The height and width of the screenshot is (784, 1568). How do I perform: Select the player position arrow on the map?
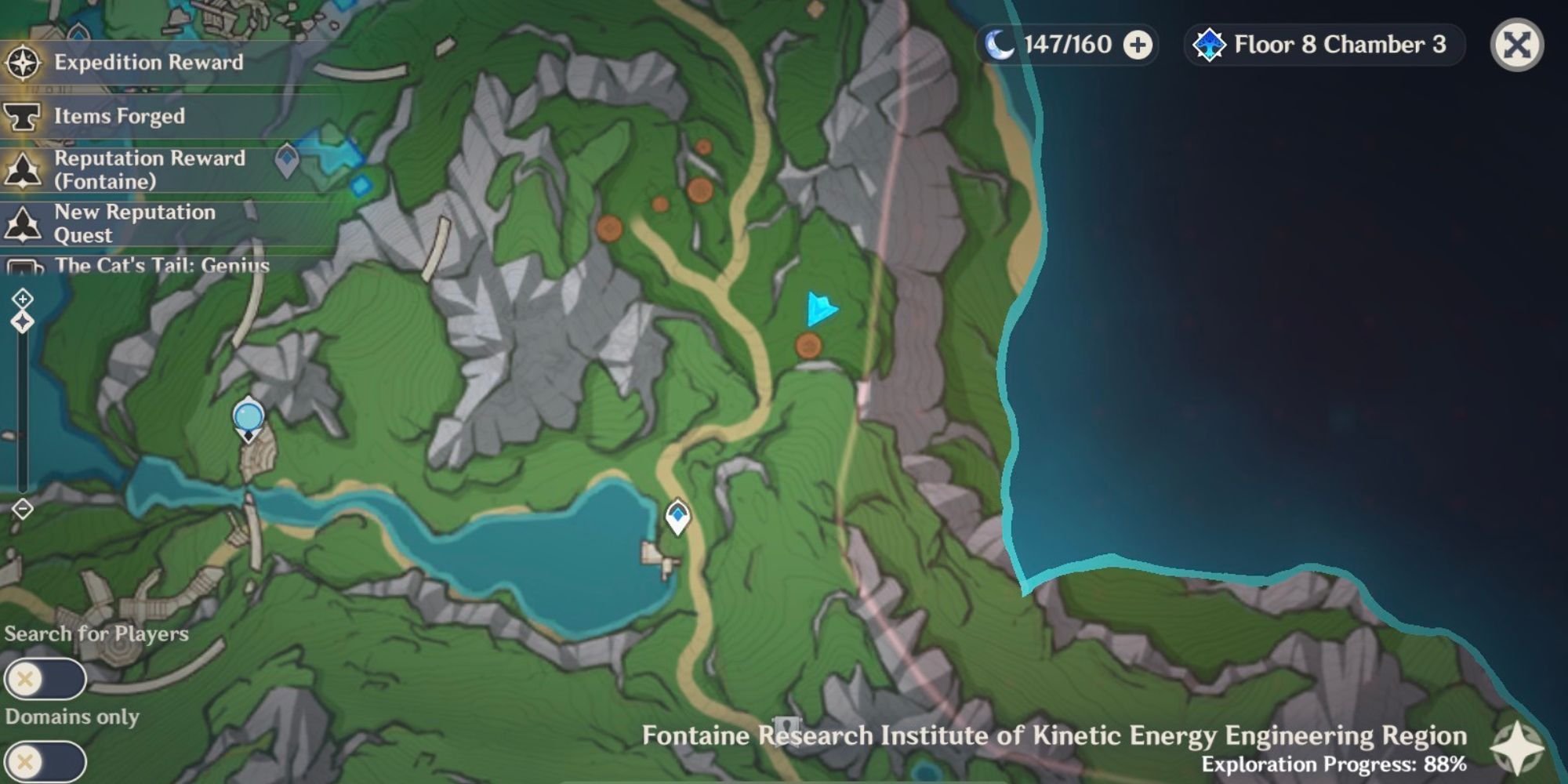point(821,309)
